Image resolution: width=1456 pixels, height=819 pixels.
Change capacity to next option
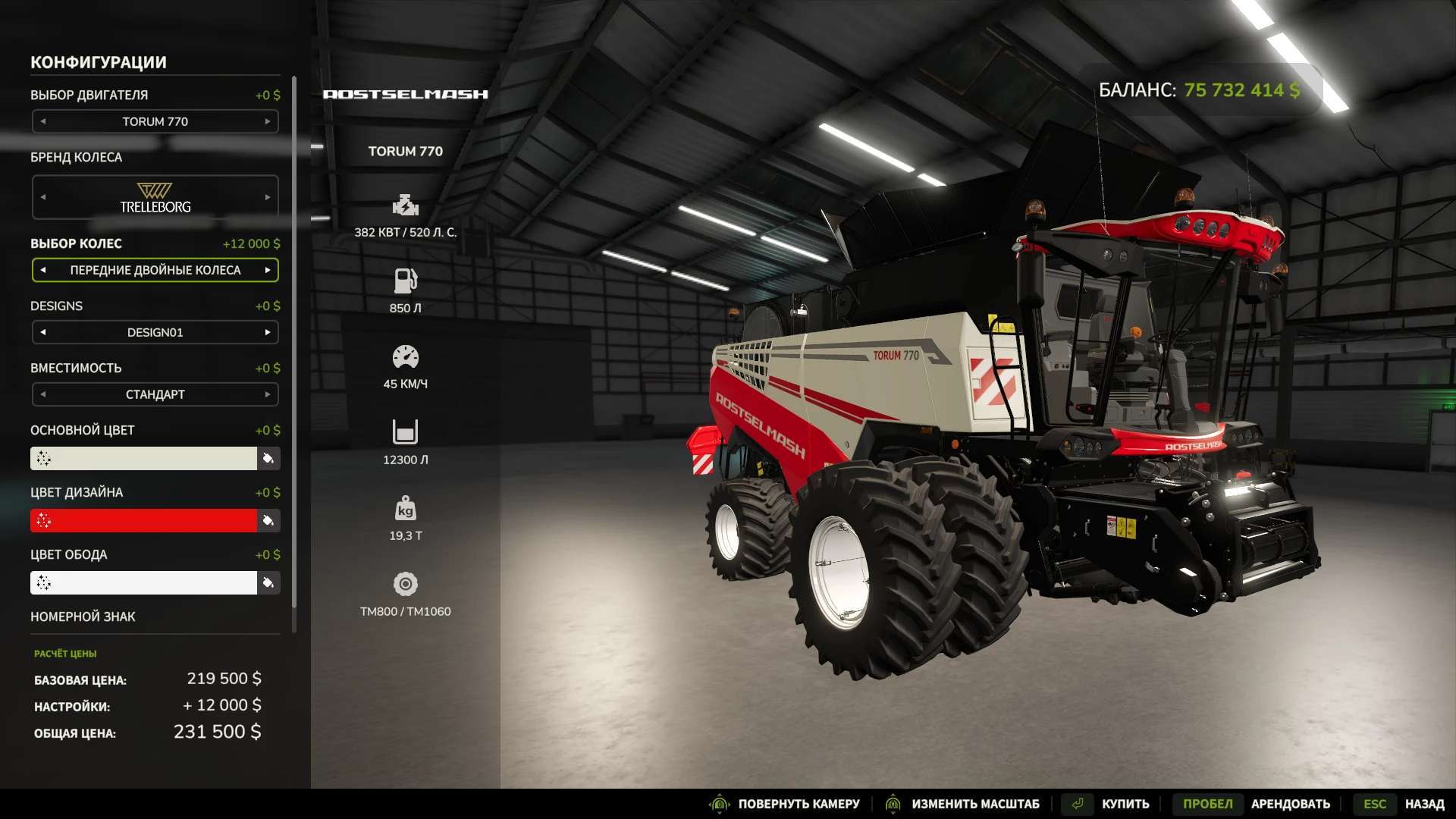pyautogui.click(x=268, y=394)
